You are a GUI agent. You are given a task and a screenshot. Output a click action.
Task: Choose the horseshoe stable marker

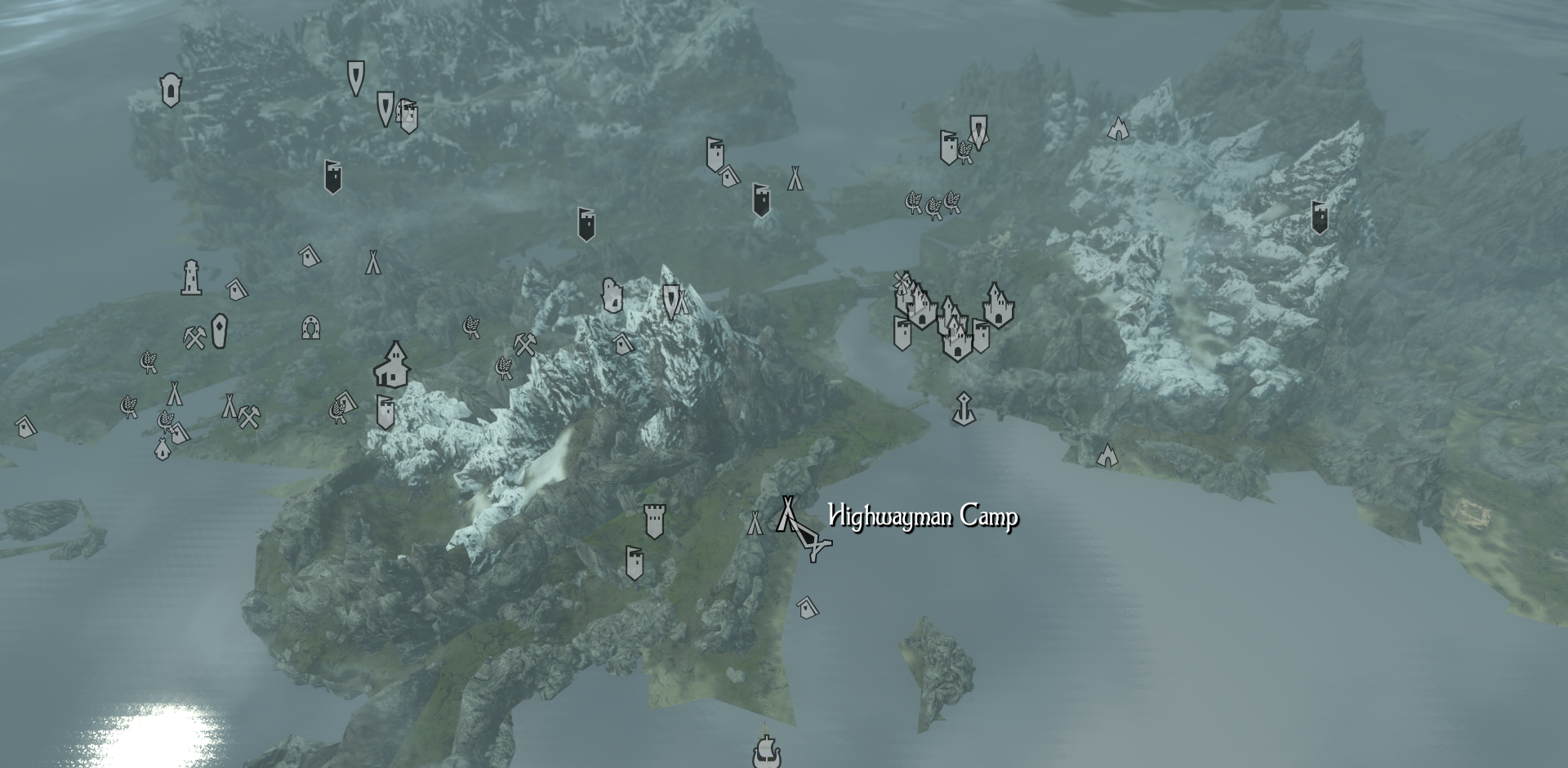point(310,328)
